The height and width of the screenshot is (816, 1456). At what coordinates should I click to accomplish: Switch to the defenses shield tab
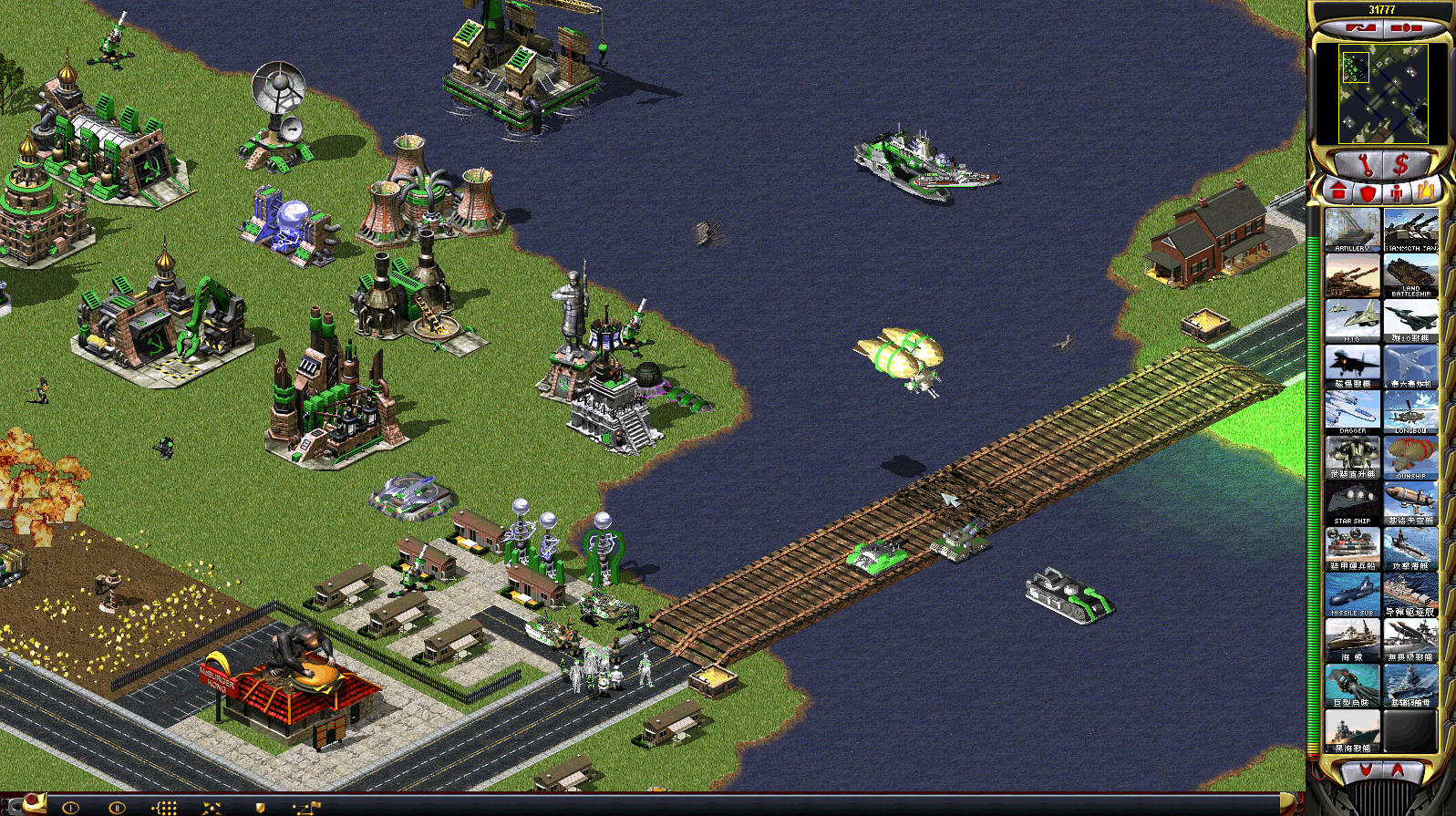click(1367, 192)
